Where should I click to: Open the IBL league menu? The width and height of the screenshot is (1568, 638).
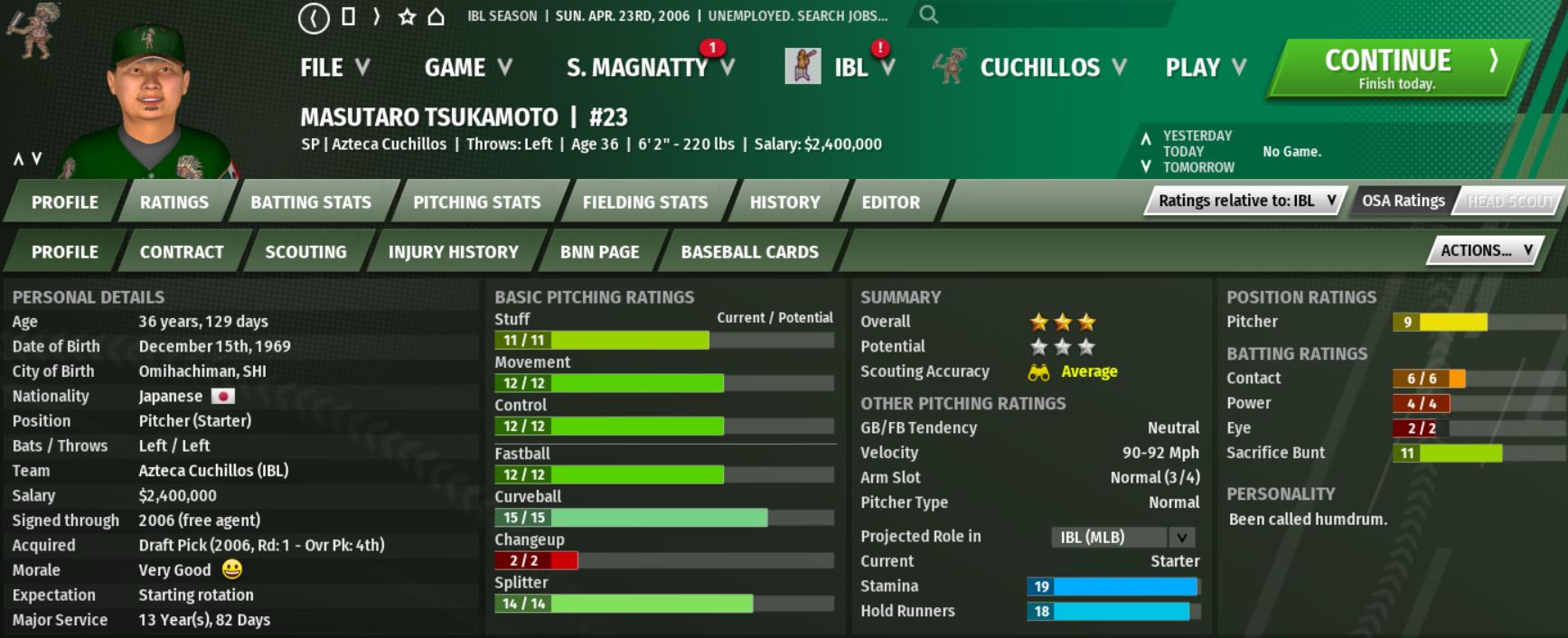click(862, 68)
